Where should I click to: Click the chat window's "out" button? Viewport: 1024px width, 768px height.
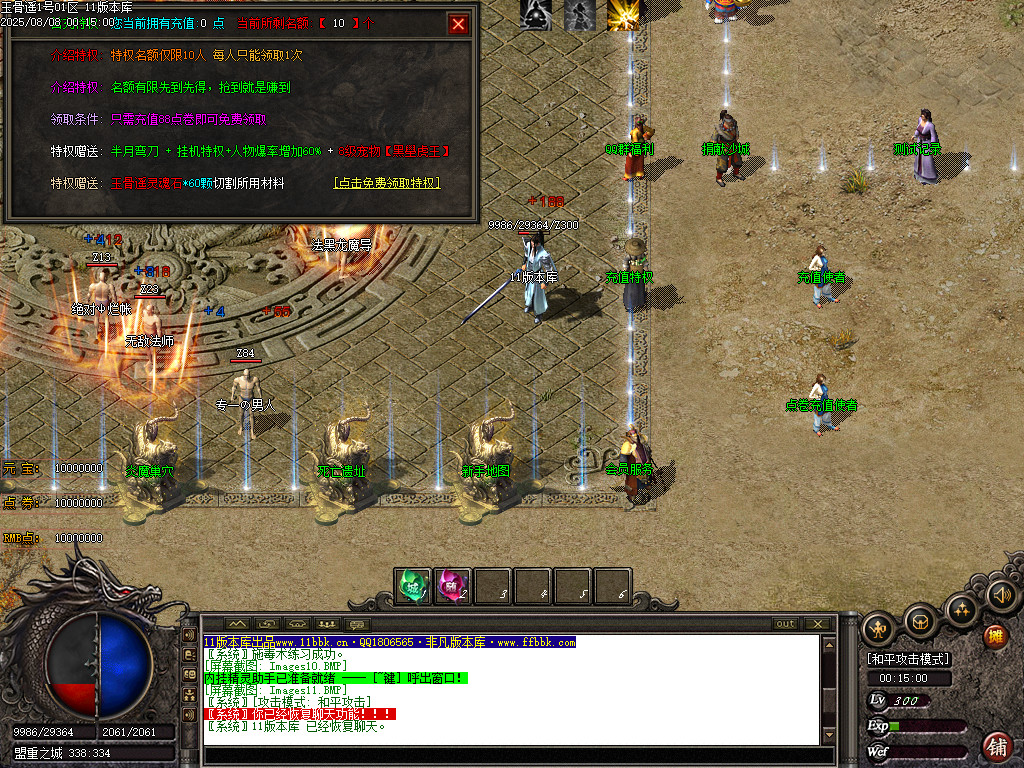(786, 624)
